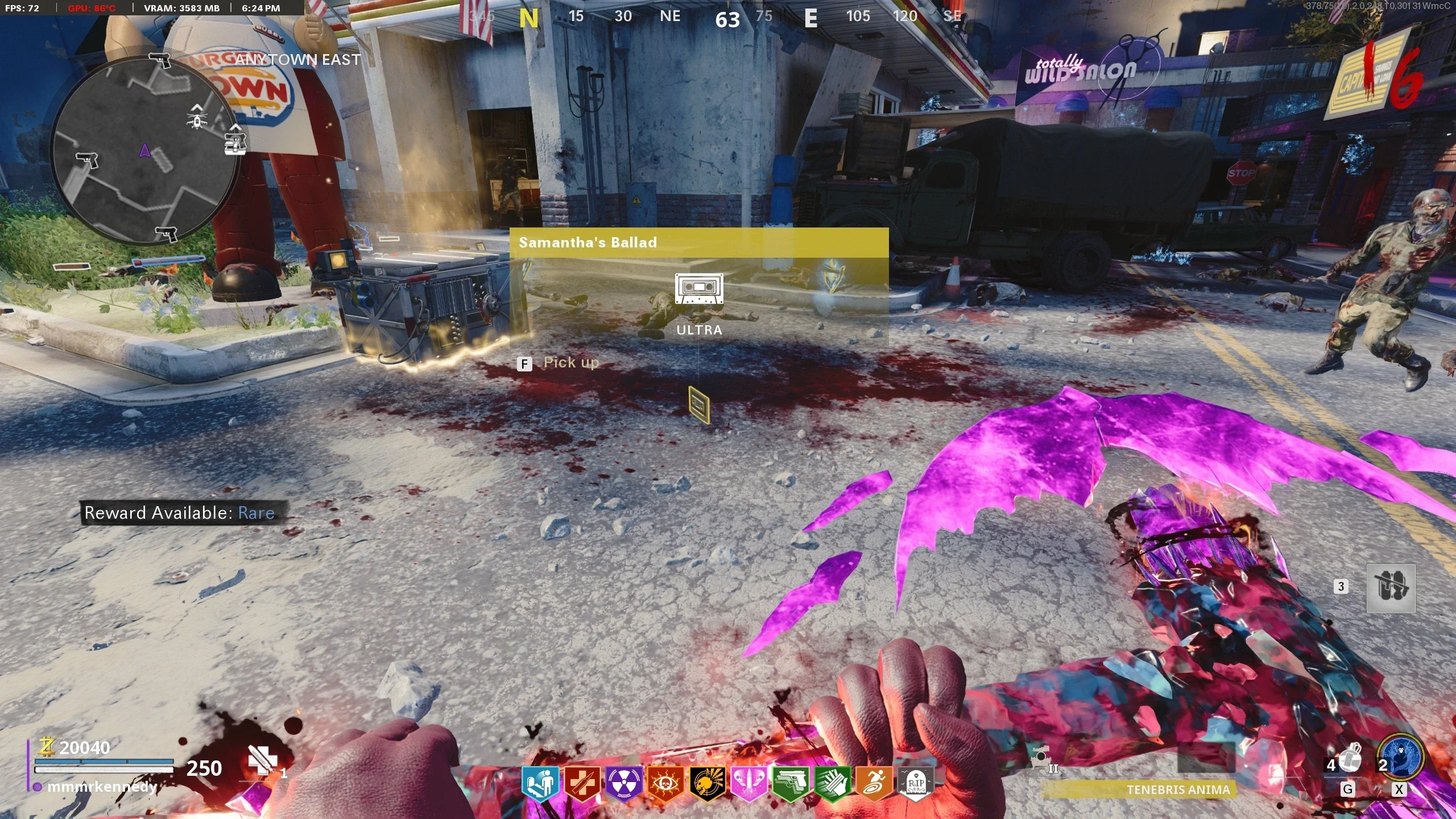Click the orange running-man perk icon

click(x=874, y=784)
